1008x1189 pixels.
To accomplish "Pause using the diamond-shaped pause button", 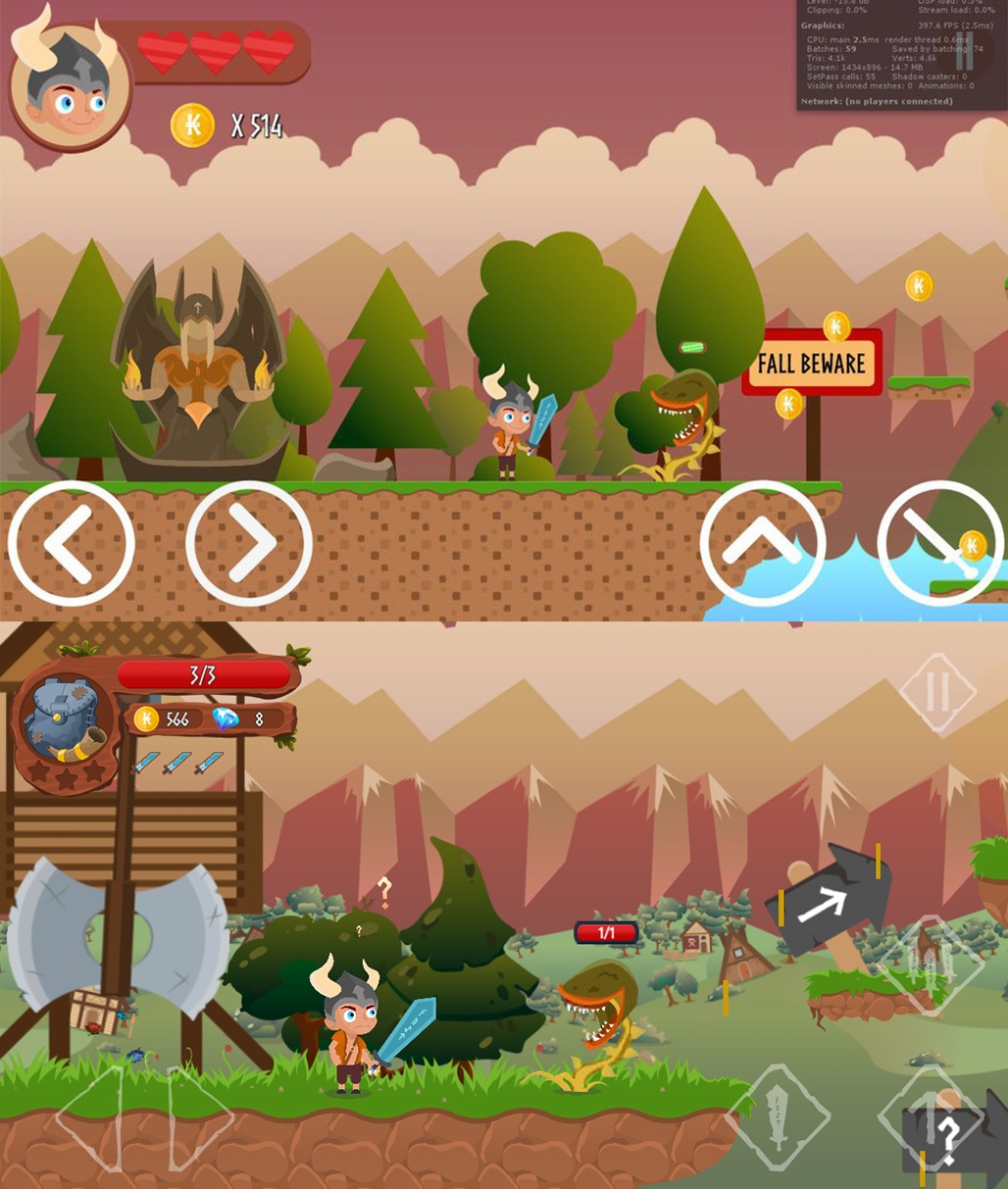I will coord(937,692).
